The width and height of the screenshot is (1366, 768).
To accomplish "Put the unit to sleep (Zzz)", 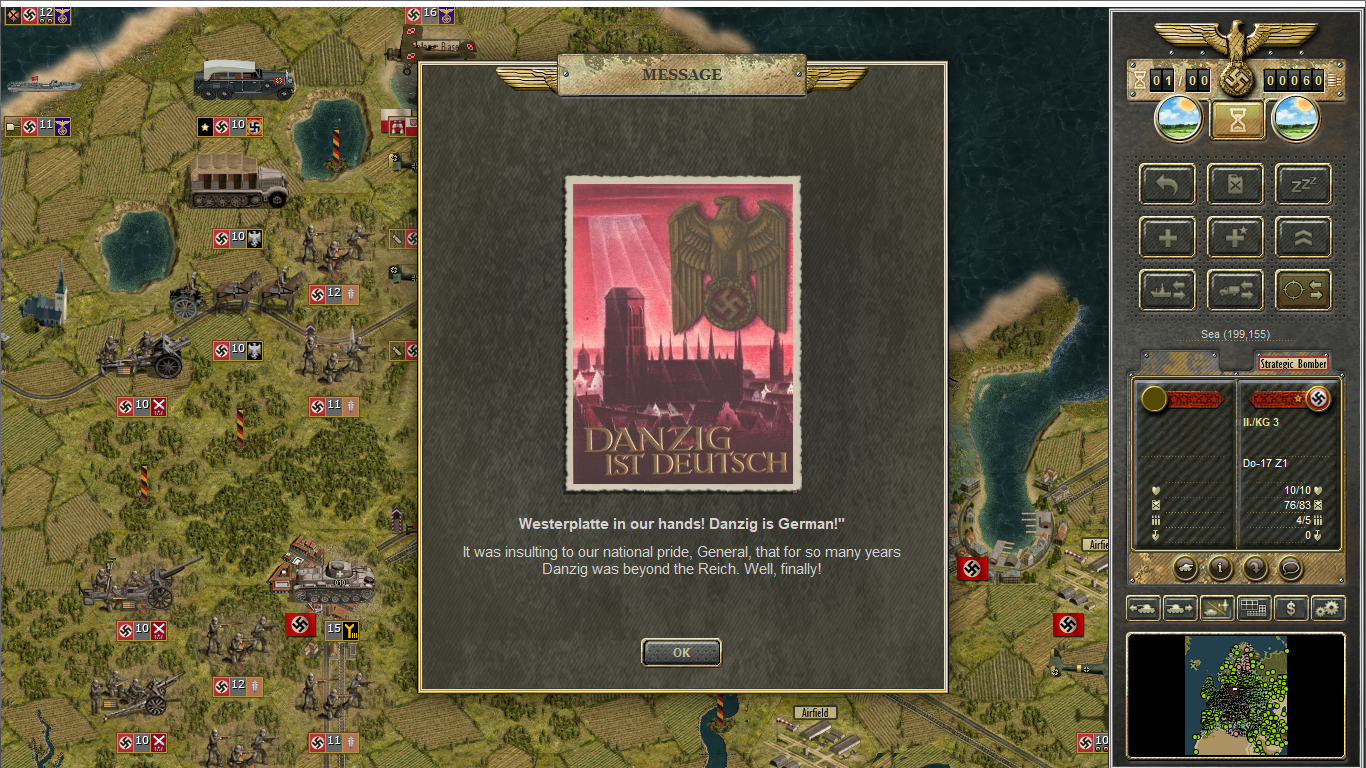I will click(x=1303, y=184).
